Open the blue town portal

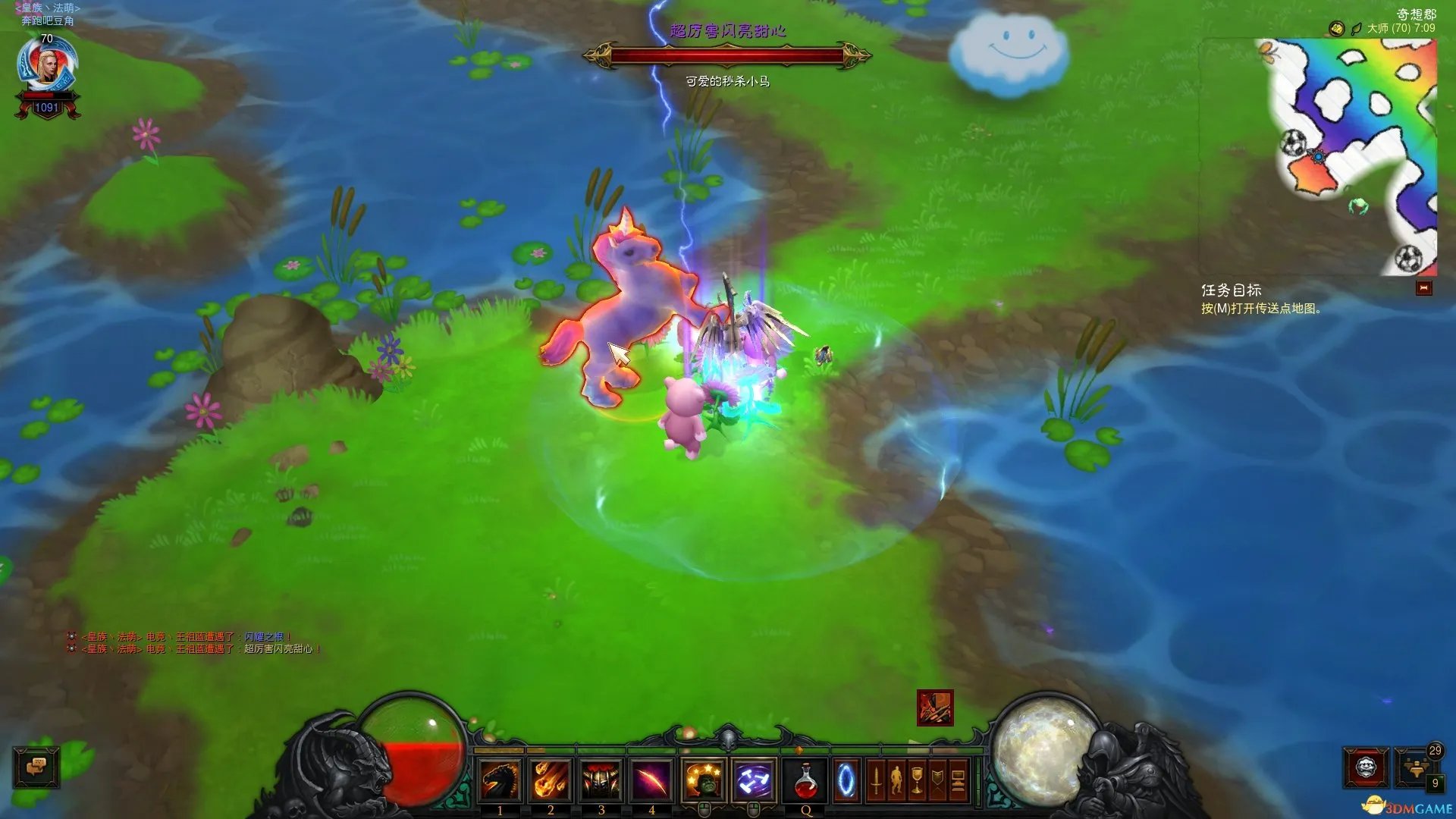(x=846, y=780)
